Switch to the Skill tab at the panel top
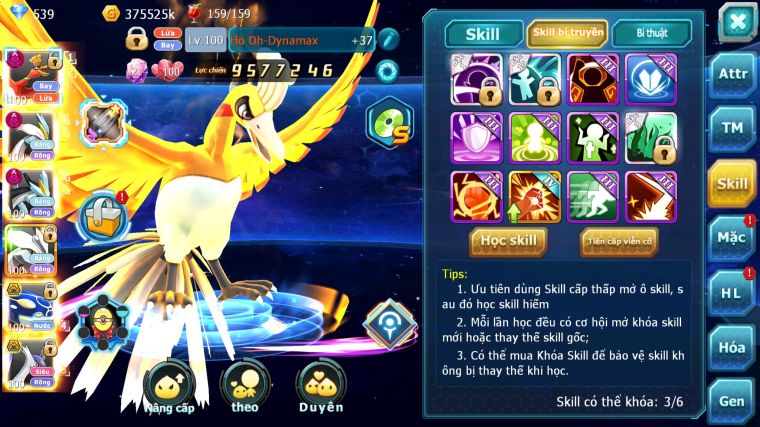The image size is (760, 427). [x=484, y=33]
